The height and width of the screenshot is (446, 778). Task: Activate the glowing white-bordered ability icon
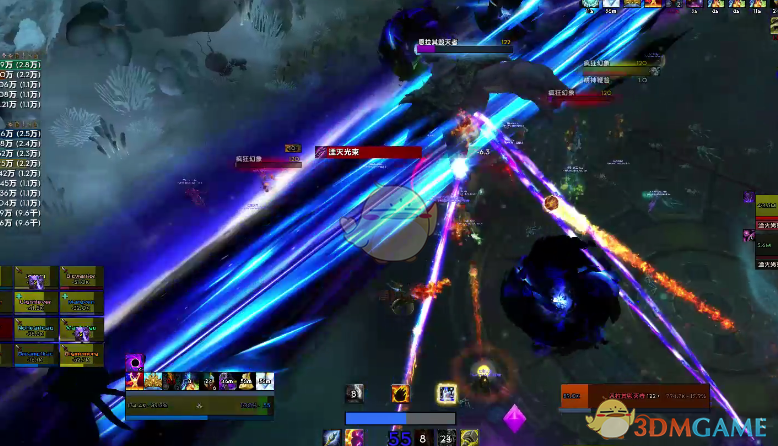(x=446, y=394)
